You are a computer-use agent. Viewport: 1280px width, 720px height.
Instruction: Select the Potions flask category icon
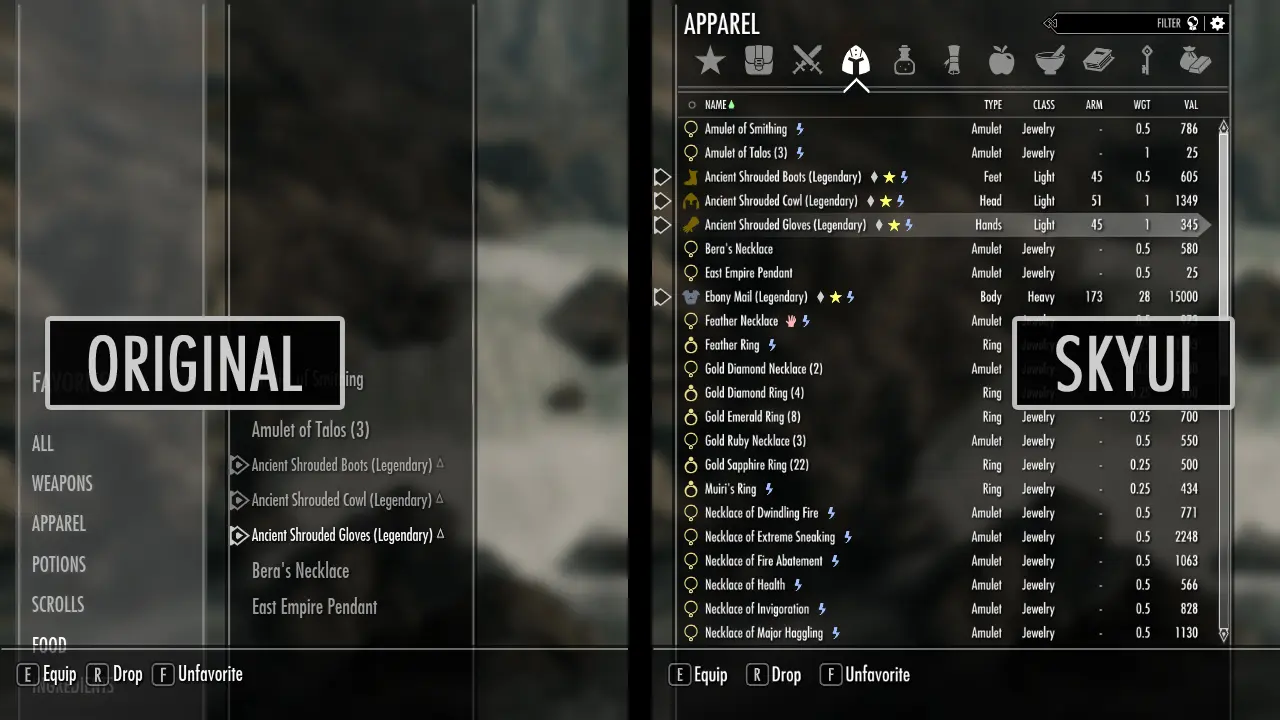pos(904,60)
